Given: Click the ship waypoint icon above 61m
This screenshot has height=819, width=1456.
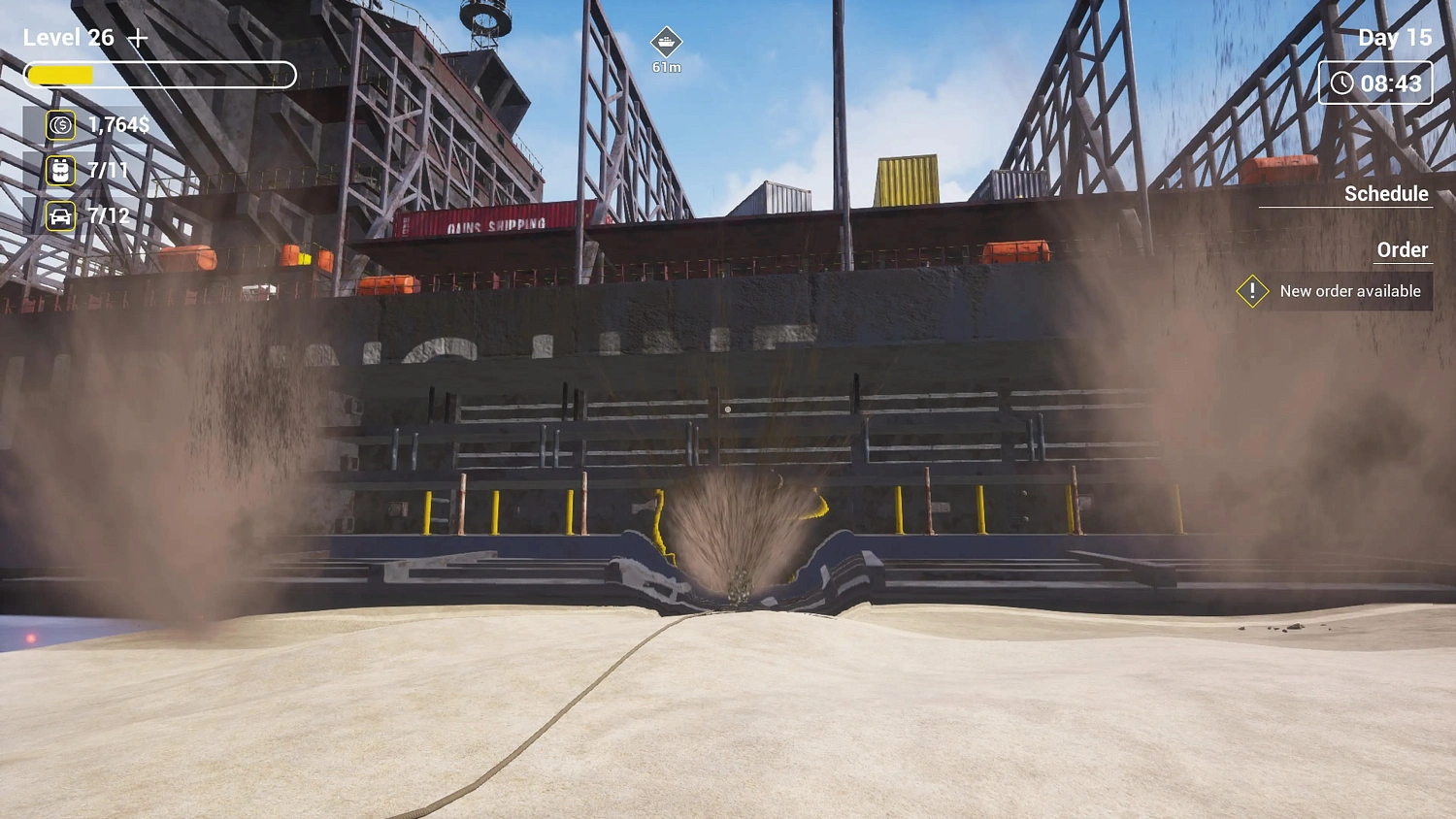Looking at the screenshot, I should (x=667, y=44).
